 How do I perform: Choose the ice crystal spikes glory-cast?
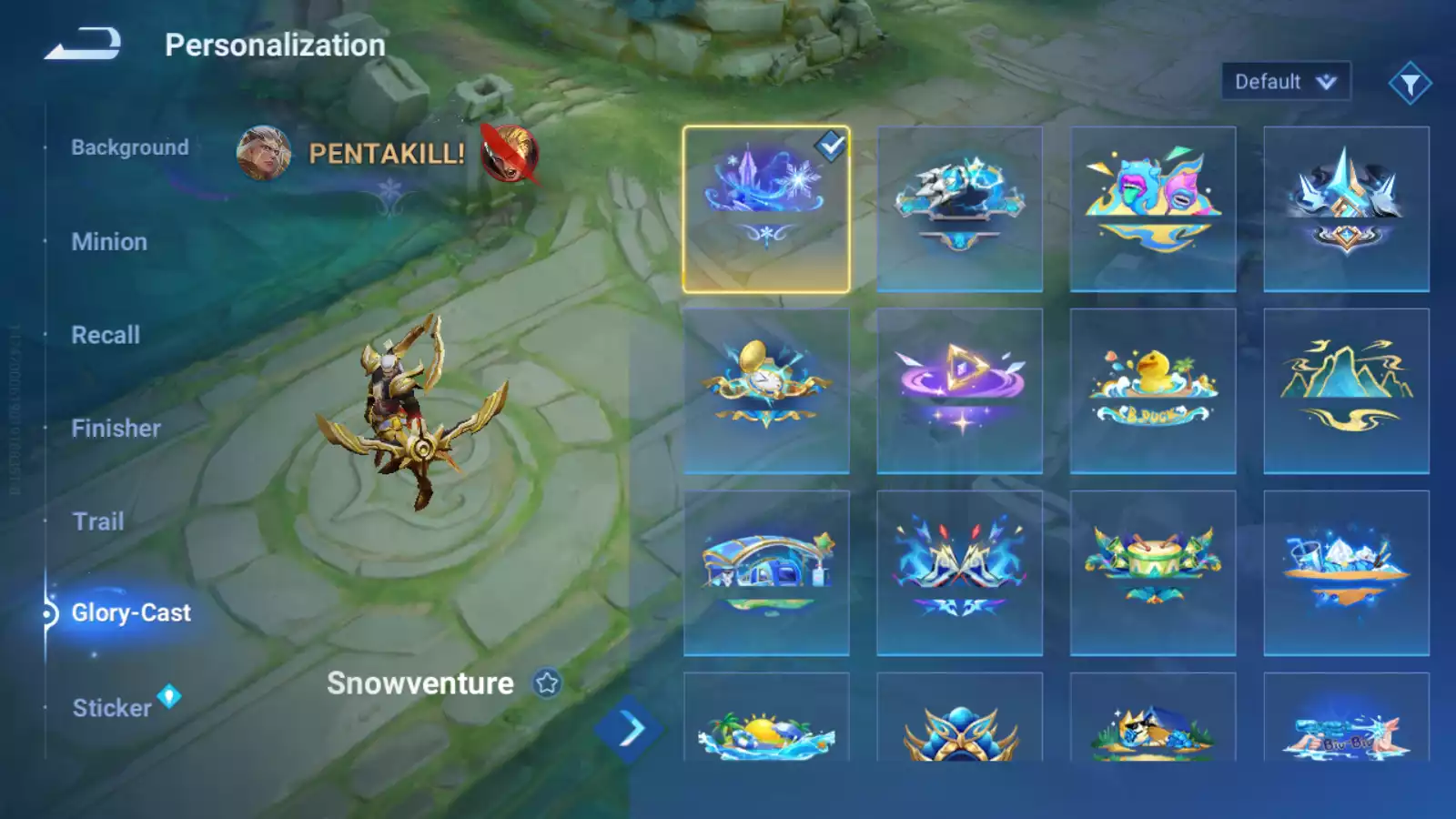(x=1346, y=209)
